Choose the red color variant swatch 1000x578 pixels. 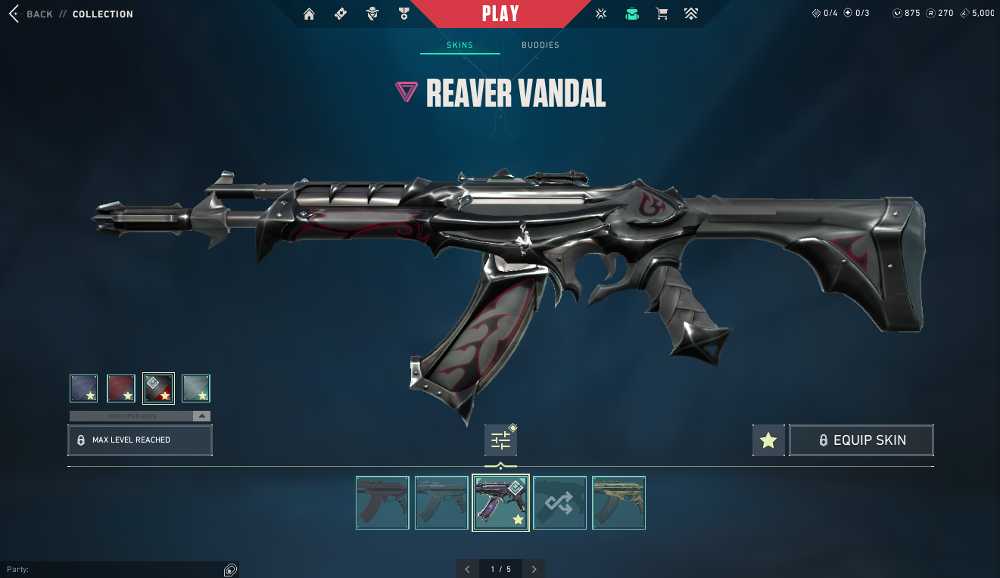tap(121, 388)
